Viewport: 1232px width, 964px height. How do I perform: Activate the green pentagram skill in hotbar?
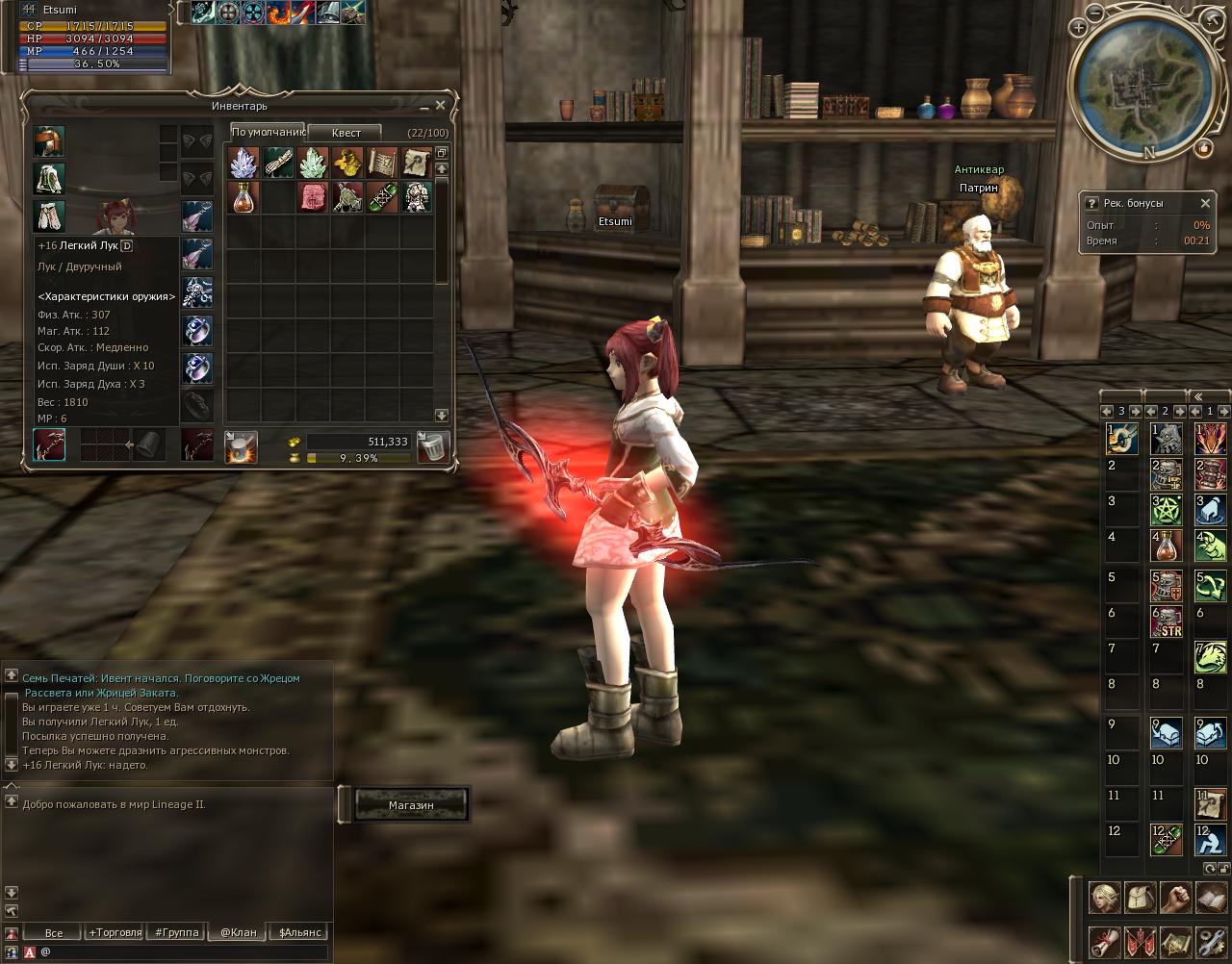click(1167, 510)
